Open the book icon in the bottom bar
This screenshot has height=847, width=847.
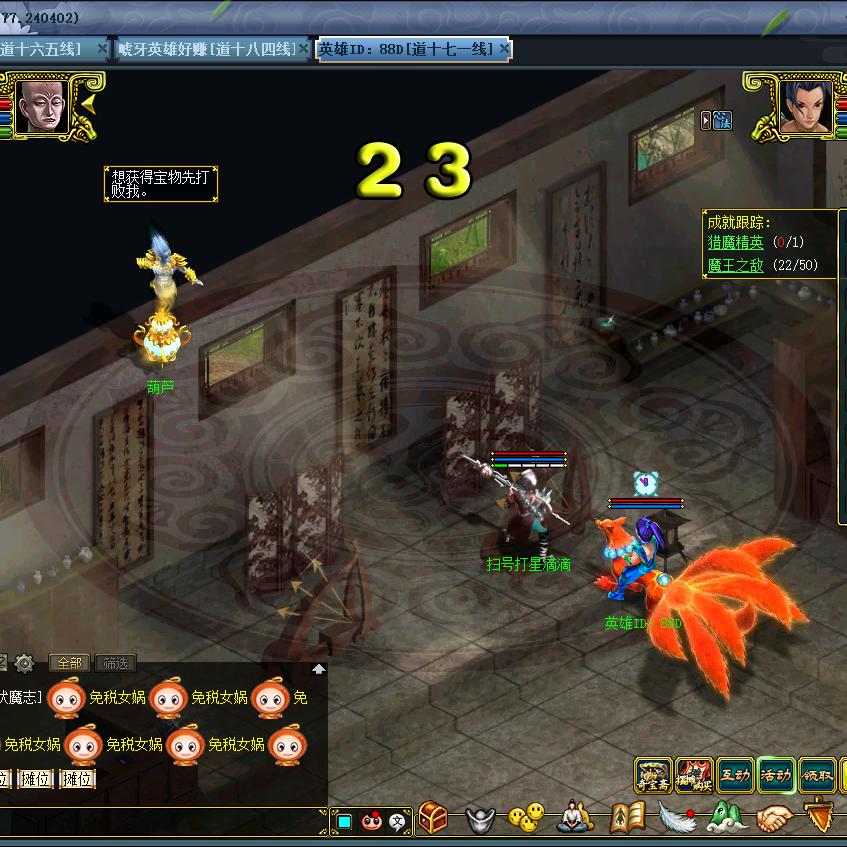(627, 818)
